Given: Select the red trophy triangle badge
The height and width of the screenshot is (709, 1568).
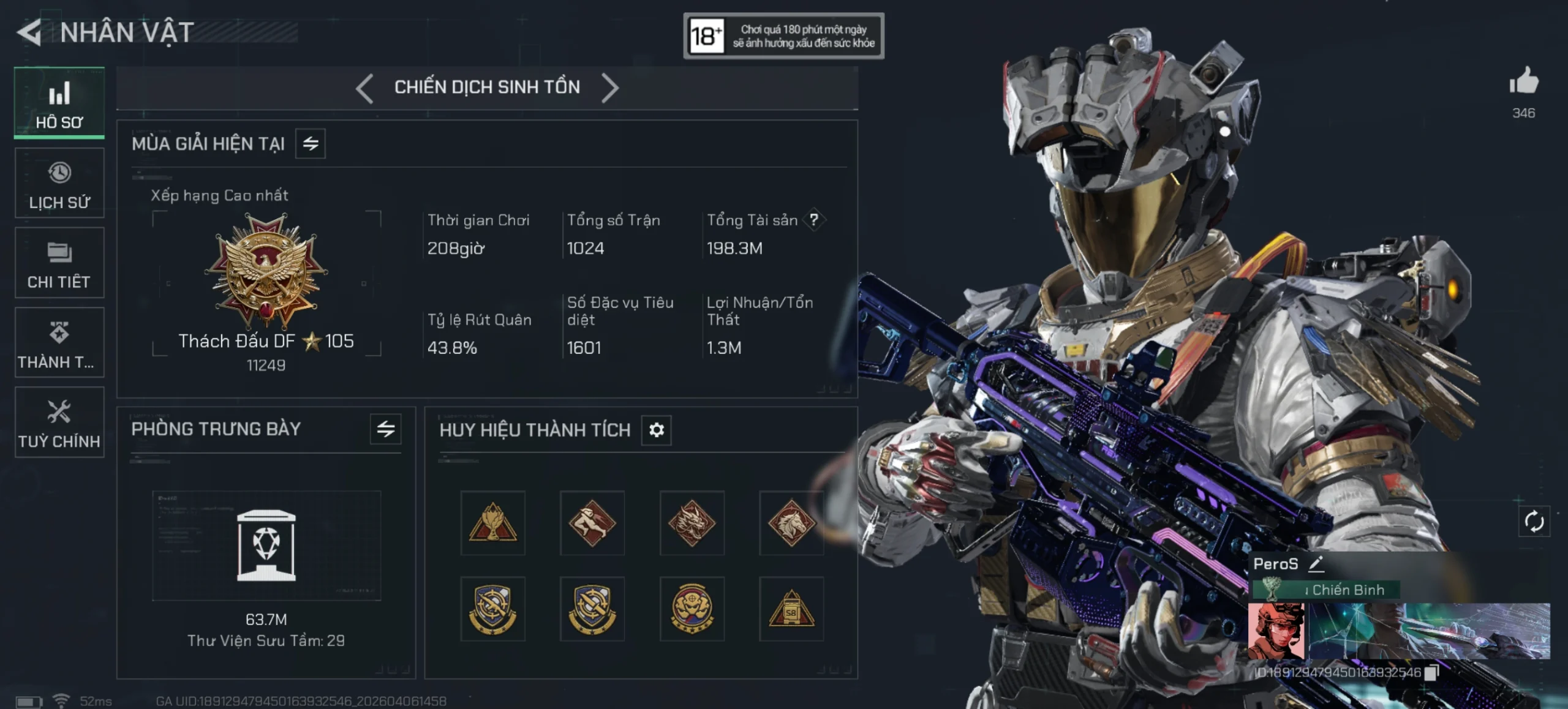Looking at the screenshot, I should (x=493, y=523).
